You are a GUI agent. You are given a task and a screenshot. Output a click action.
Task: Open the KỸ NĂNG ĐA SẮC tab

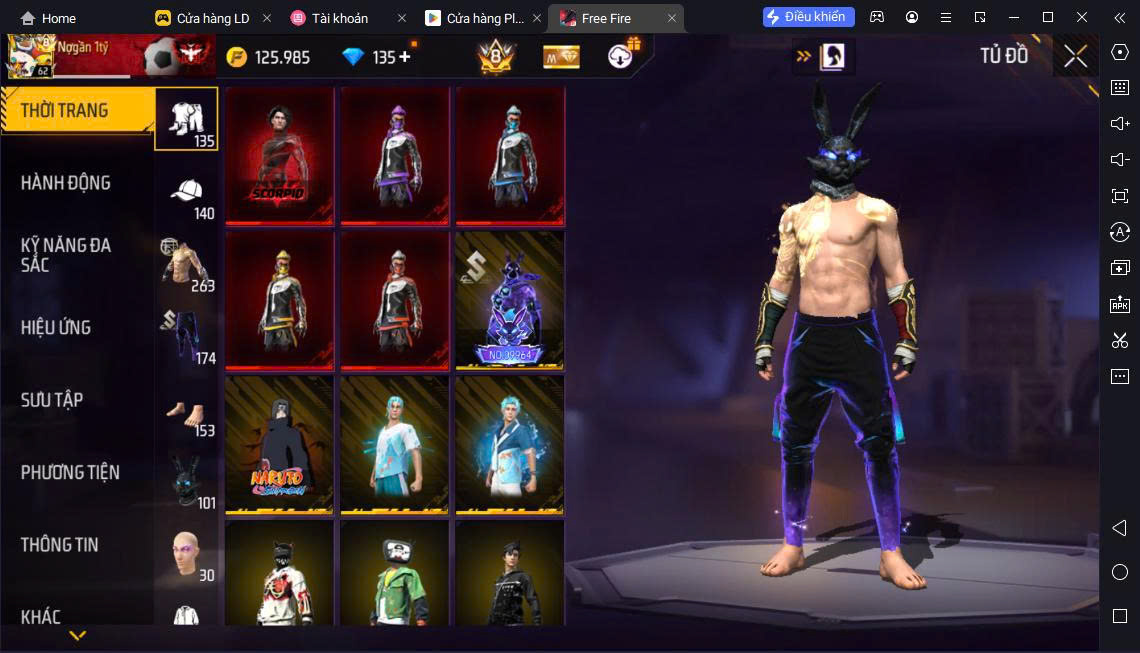66,255
